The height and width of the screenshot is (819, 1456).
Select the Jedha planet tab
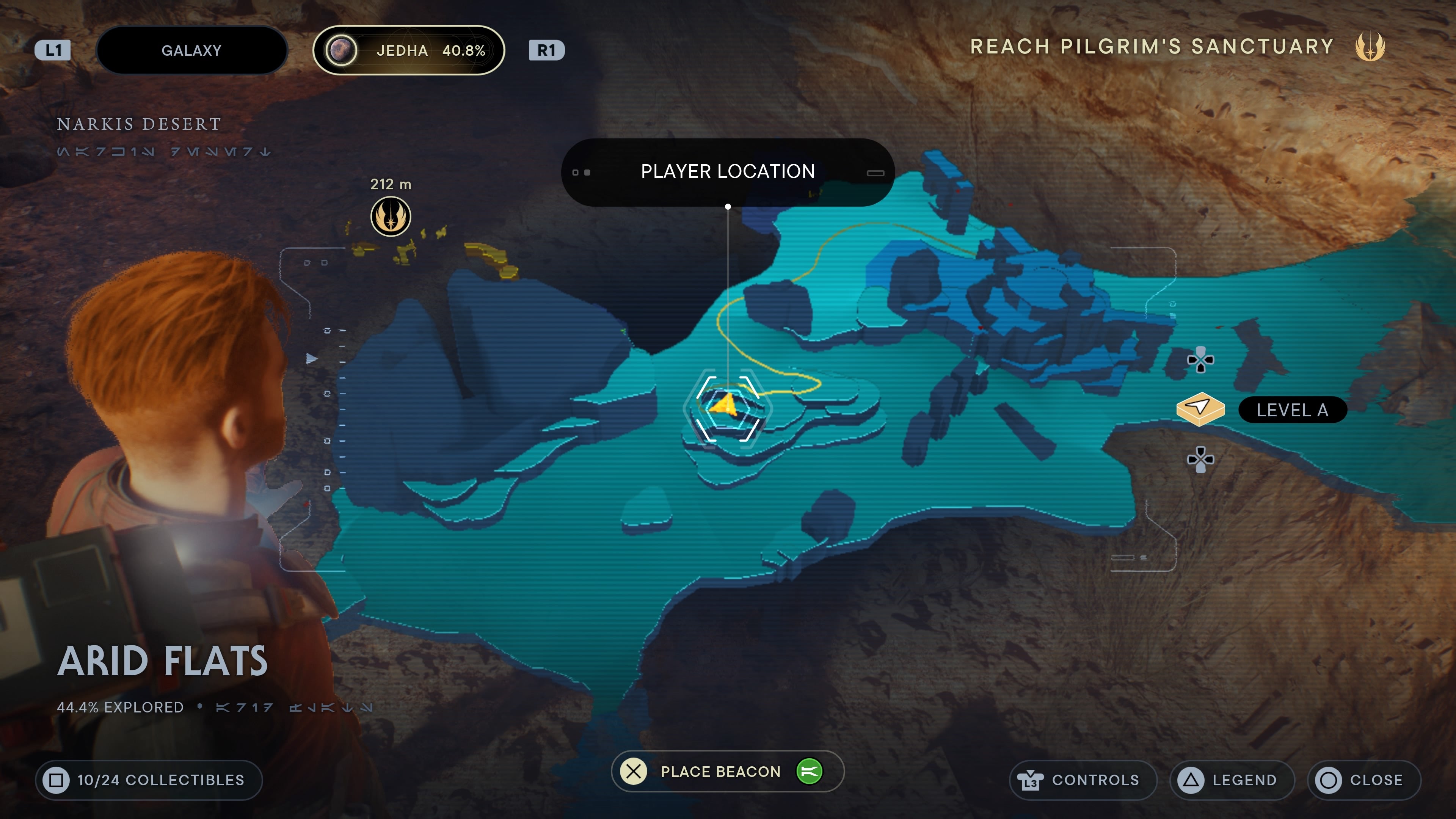[x=408, y=50]
